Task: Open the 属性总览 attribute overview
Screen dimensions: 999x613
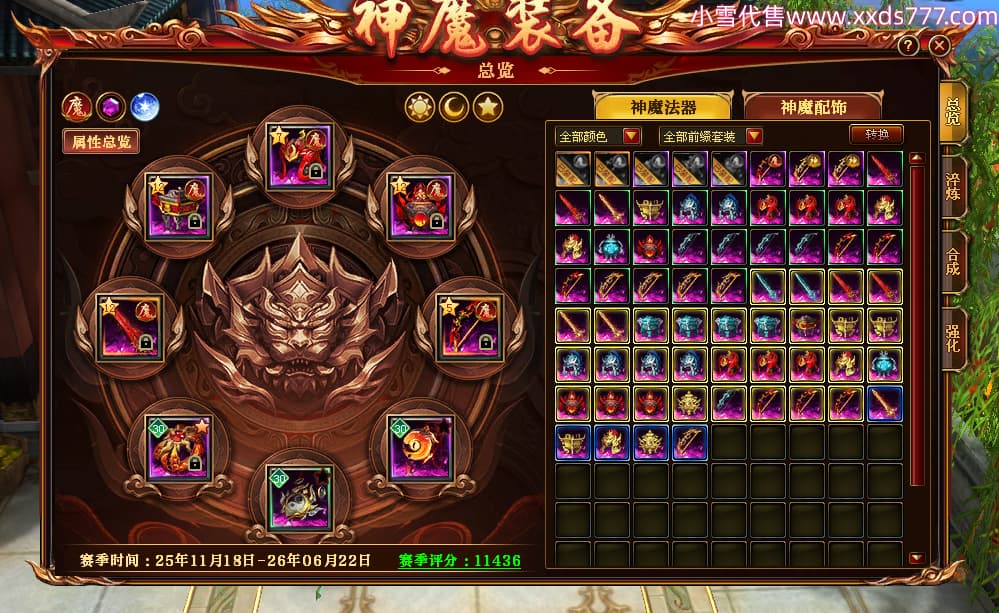Action: [101, 141]
